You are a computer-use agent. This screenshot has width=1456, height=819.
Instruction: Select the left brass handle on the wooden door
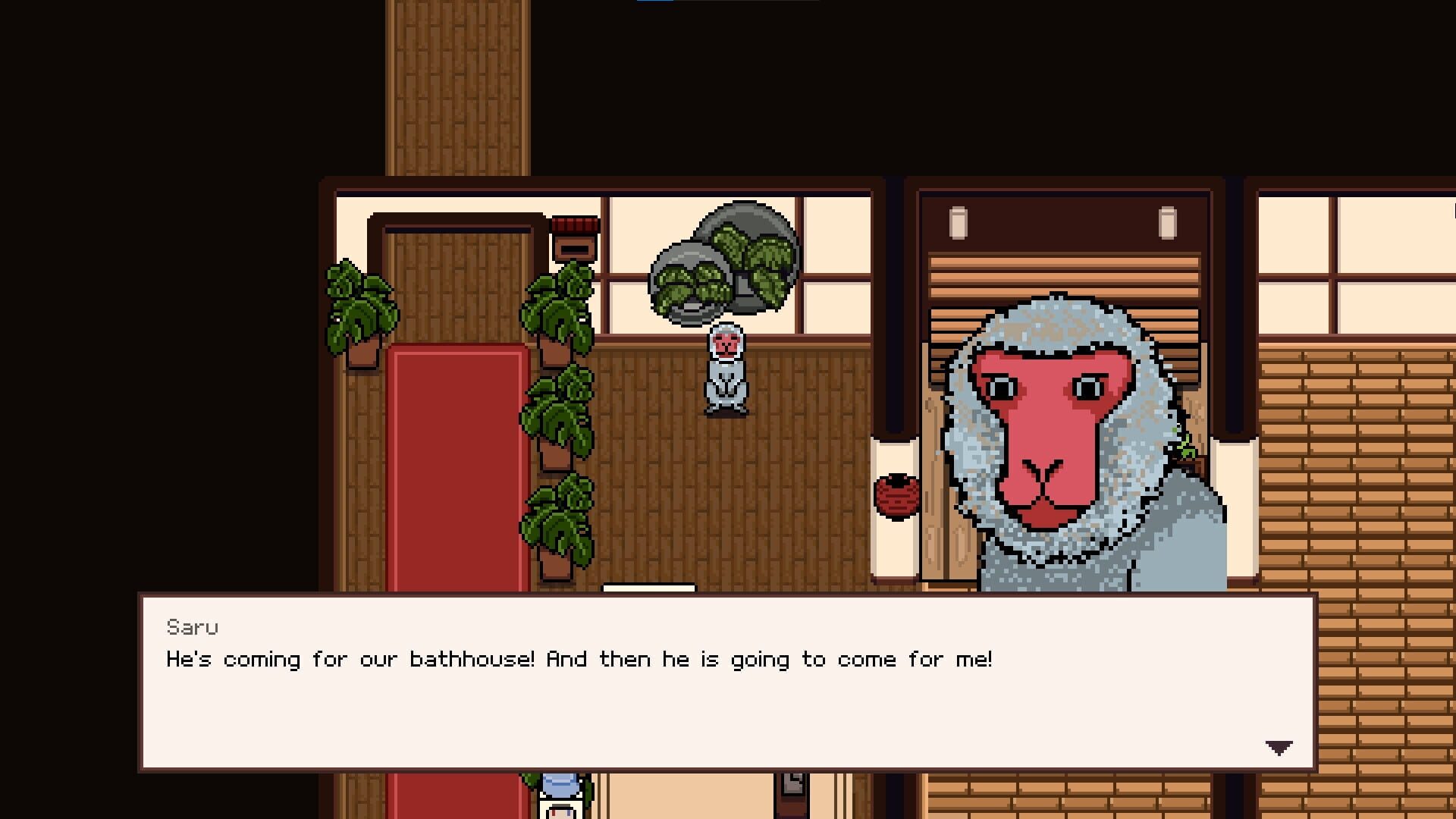pyautogui.click(x=960, y=221)
